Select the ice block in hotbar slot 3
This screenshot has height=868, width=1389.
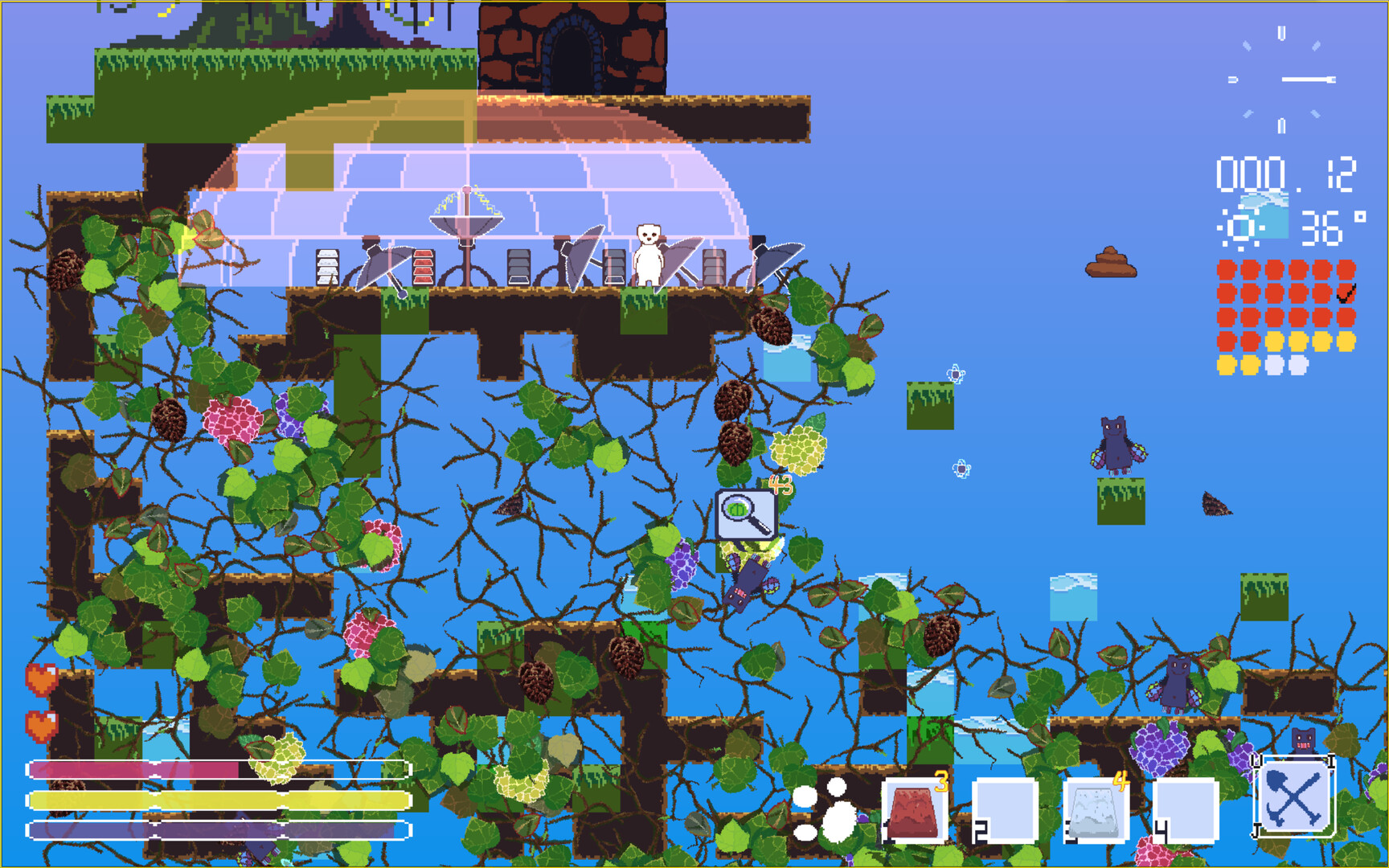(1098, 811)
